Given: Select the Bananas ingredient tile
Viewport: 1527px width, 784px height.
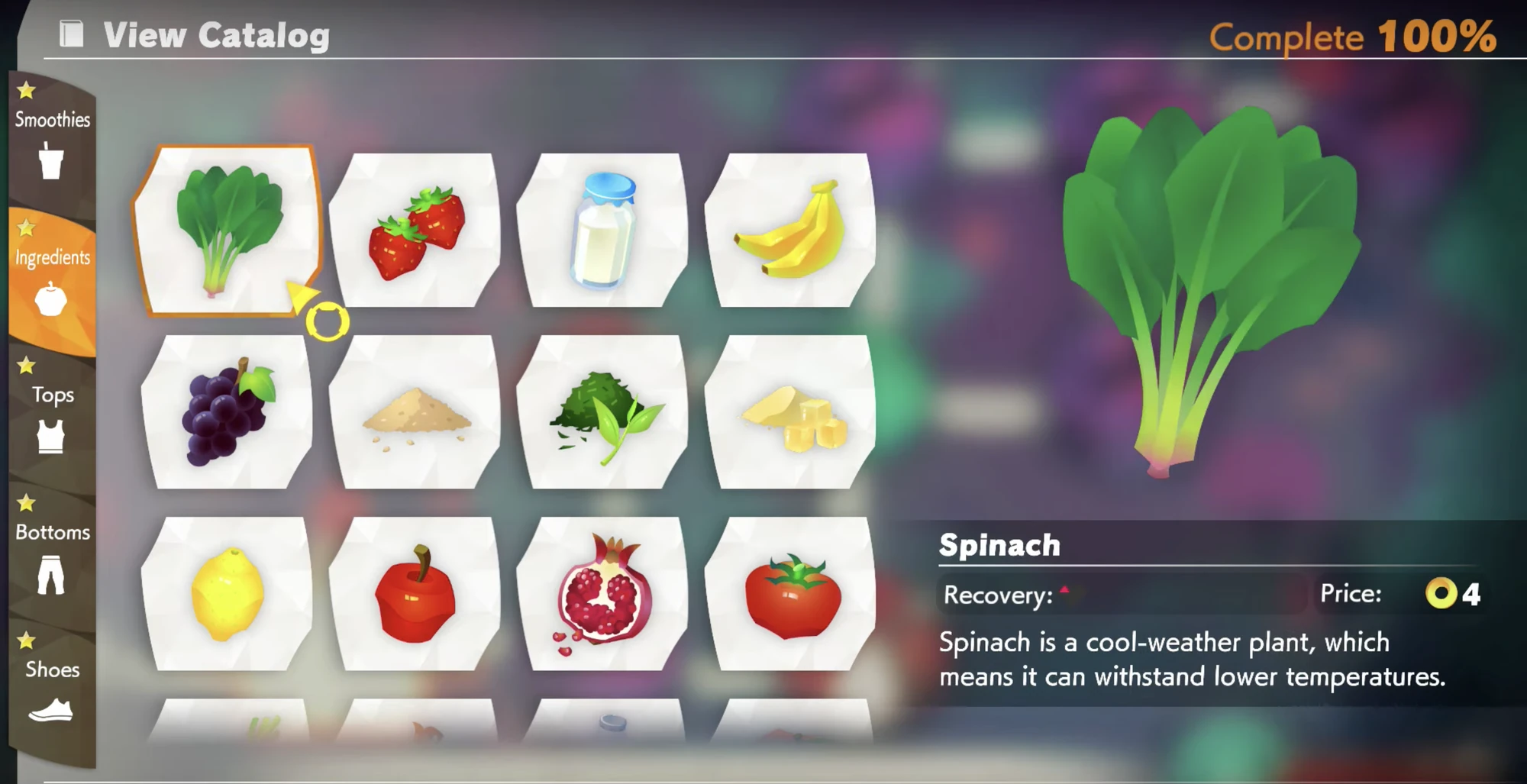Looking at the screenshot, I should (794, 227).
